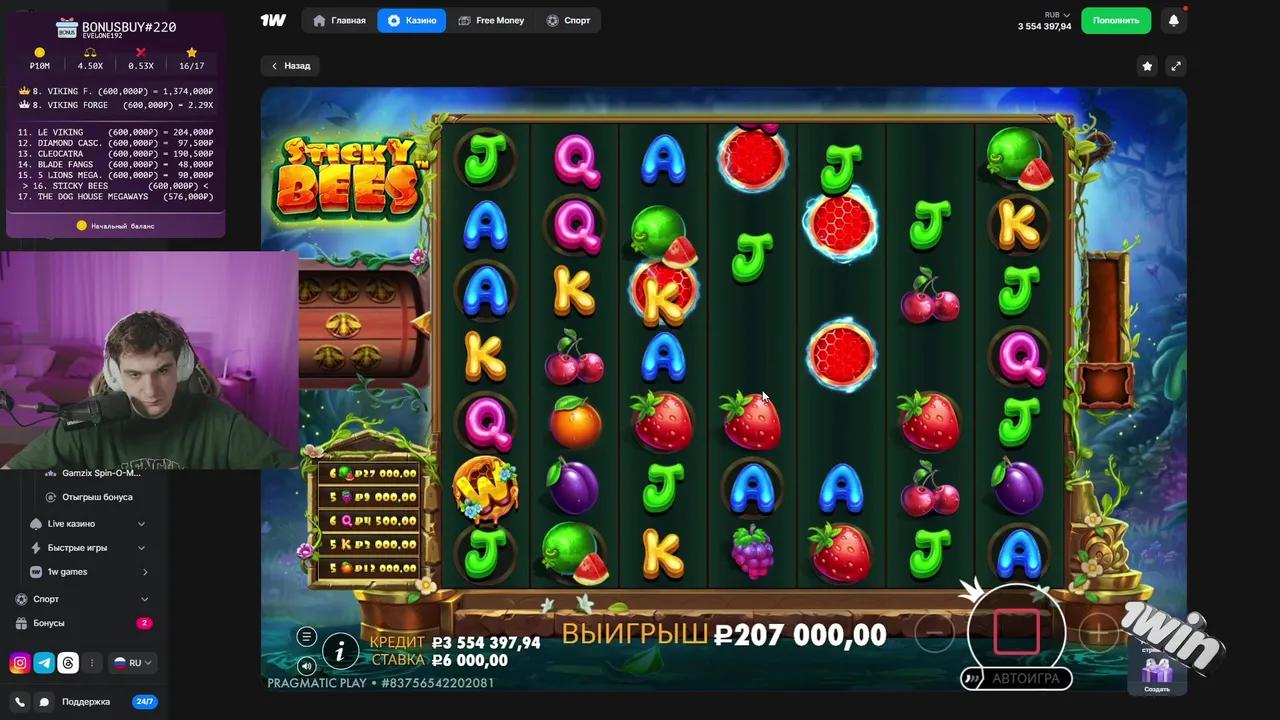Activate АВТОИГРА autoplay mode
Viewport: 1280px width, 720px height.
click(1025, 678)
